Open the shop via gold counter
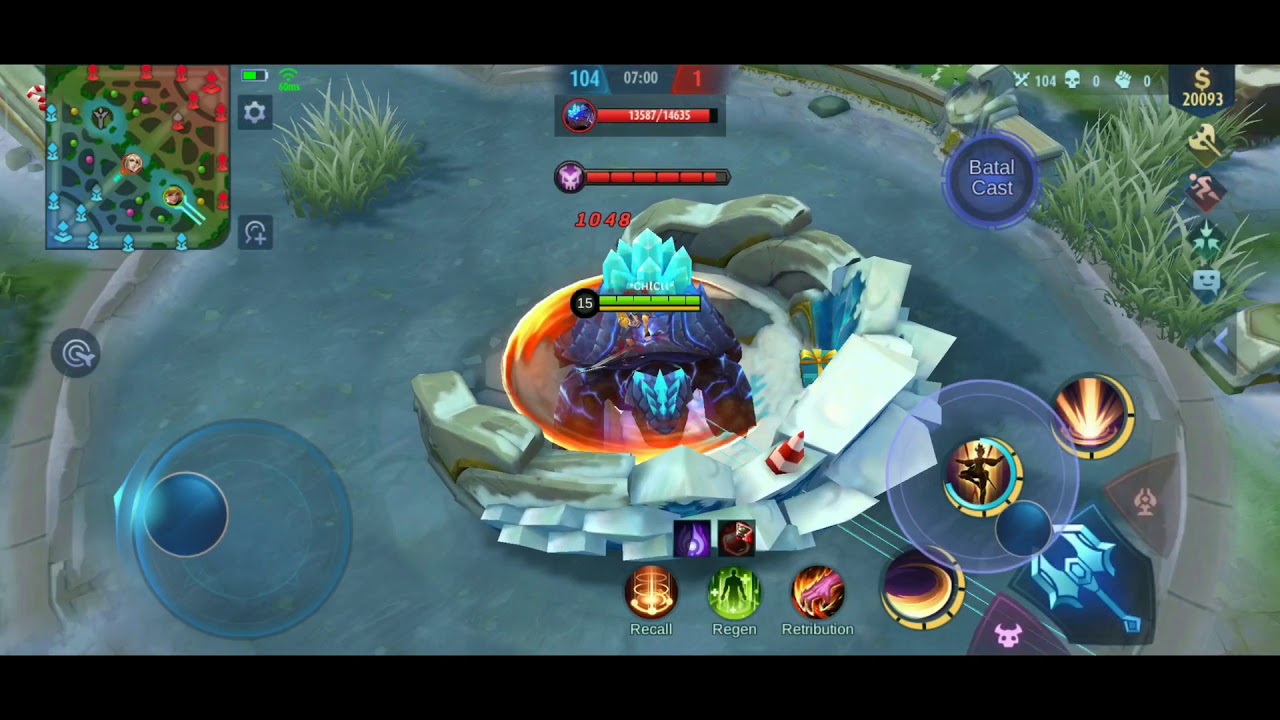Viewport: 1280px width, 720px height. (1202, 89)
